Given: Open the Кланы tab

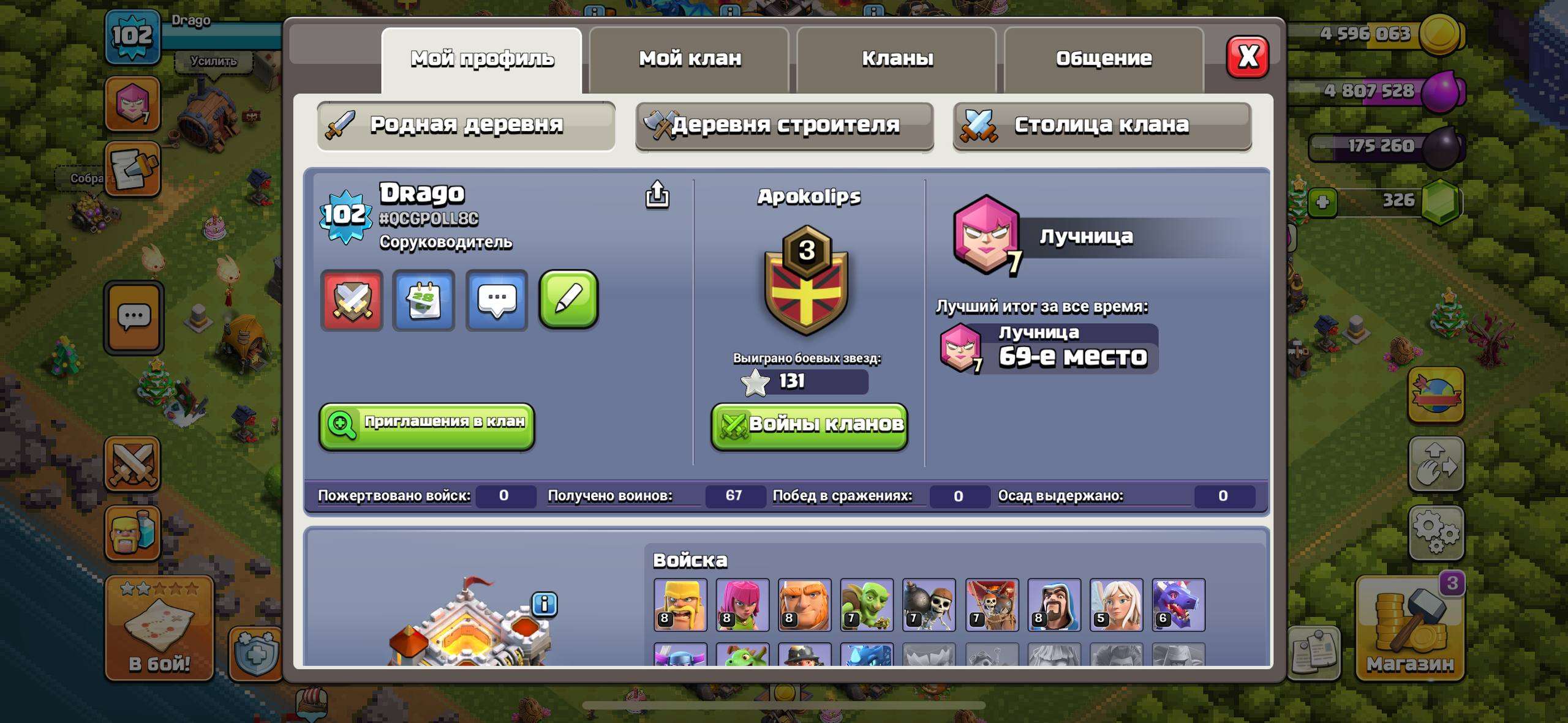Looking at the screenshot, I should click(897, 59).
